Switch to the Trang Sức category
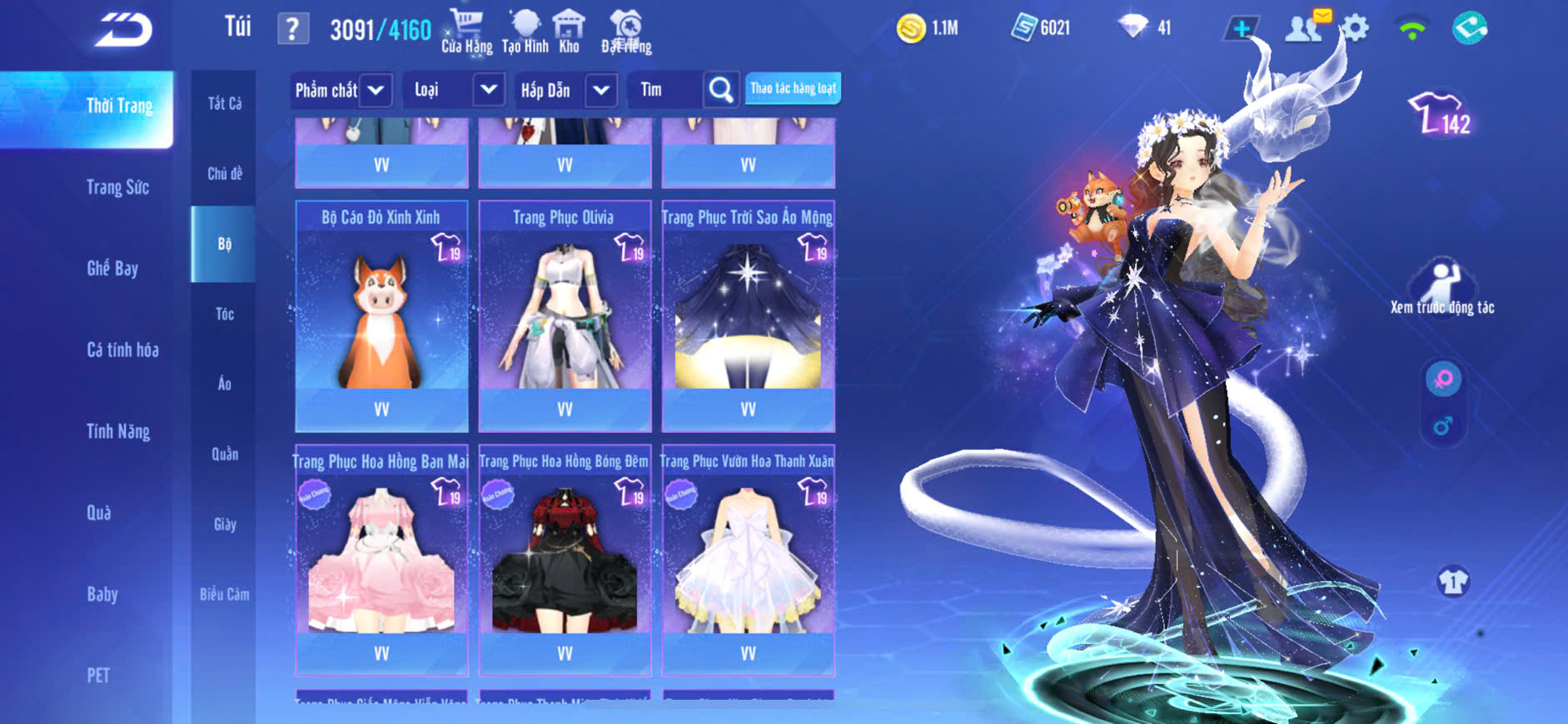This screenshot has height=724, width=1568. tap(118, 187)
